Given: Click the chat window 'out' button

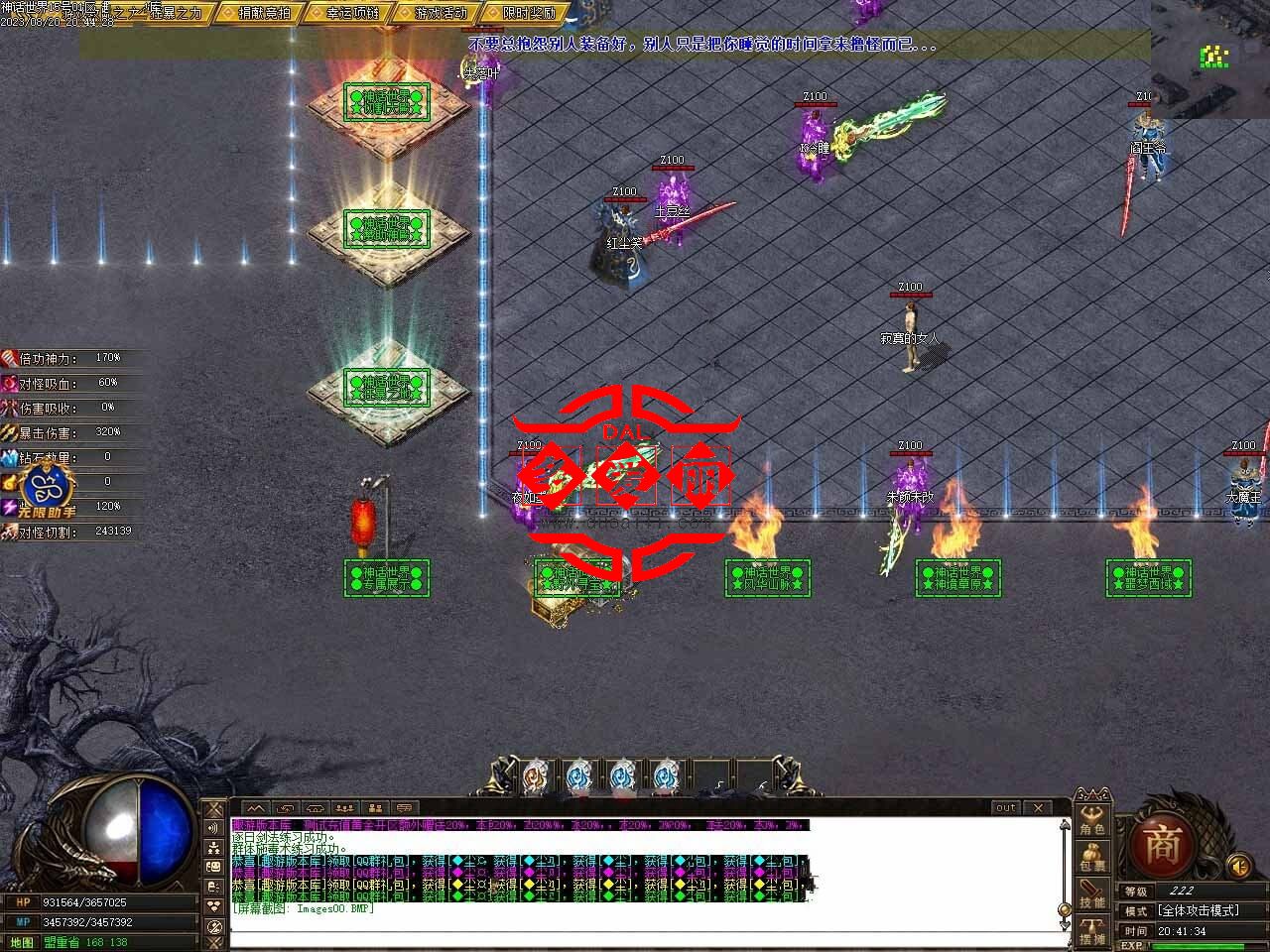Looking at the screenshot, I should coord(1006,808).
